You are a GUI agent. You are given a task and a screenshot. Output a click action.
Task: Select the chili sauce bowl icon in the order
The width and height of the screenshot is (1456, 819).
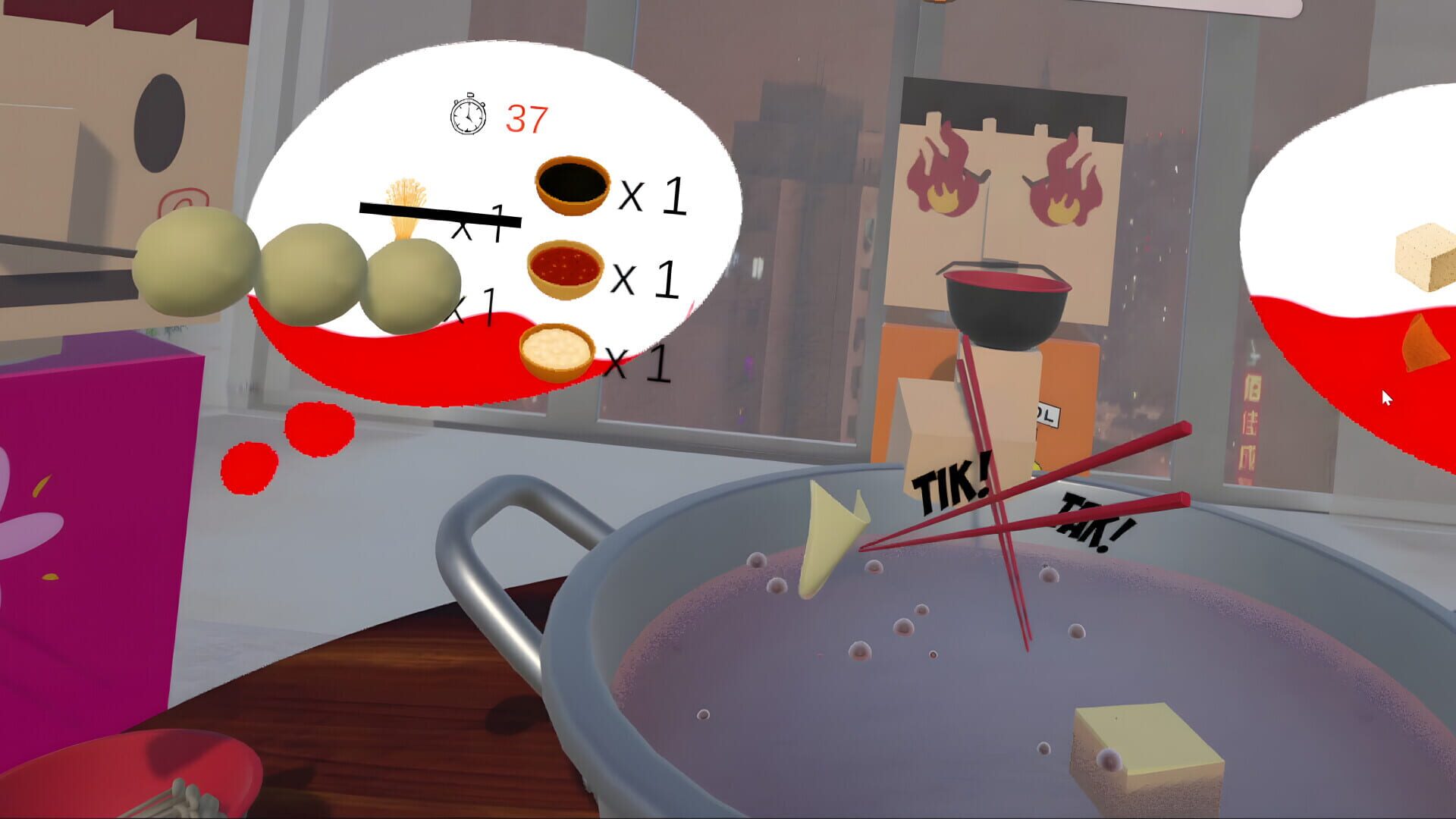coord(565,269)
